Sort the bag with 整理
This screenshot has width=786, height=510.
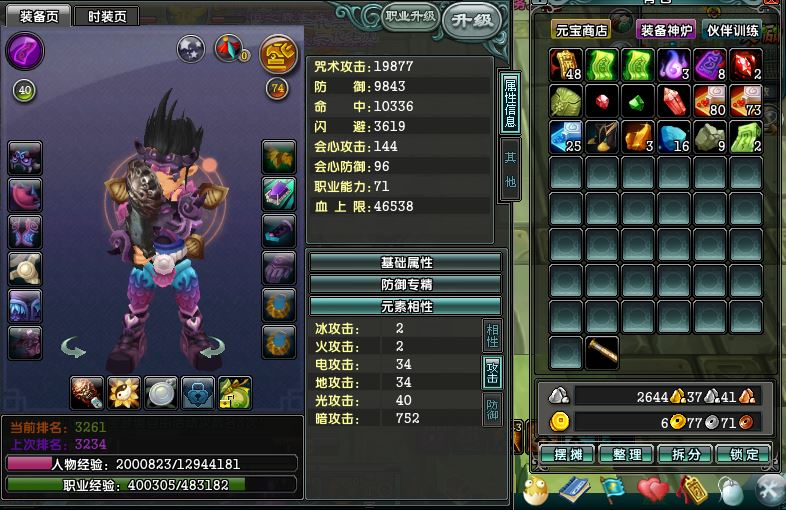(x=626, y=454)
